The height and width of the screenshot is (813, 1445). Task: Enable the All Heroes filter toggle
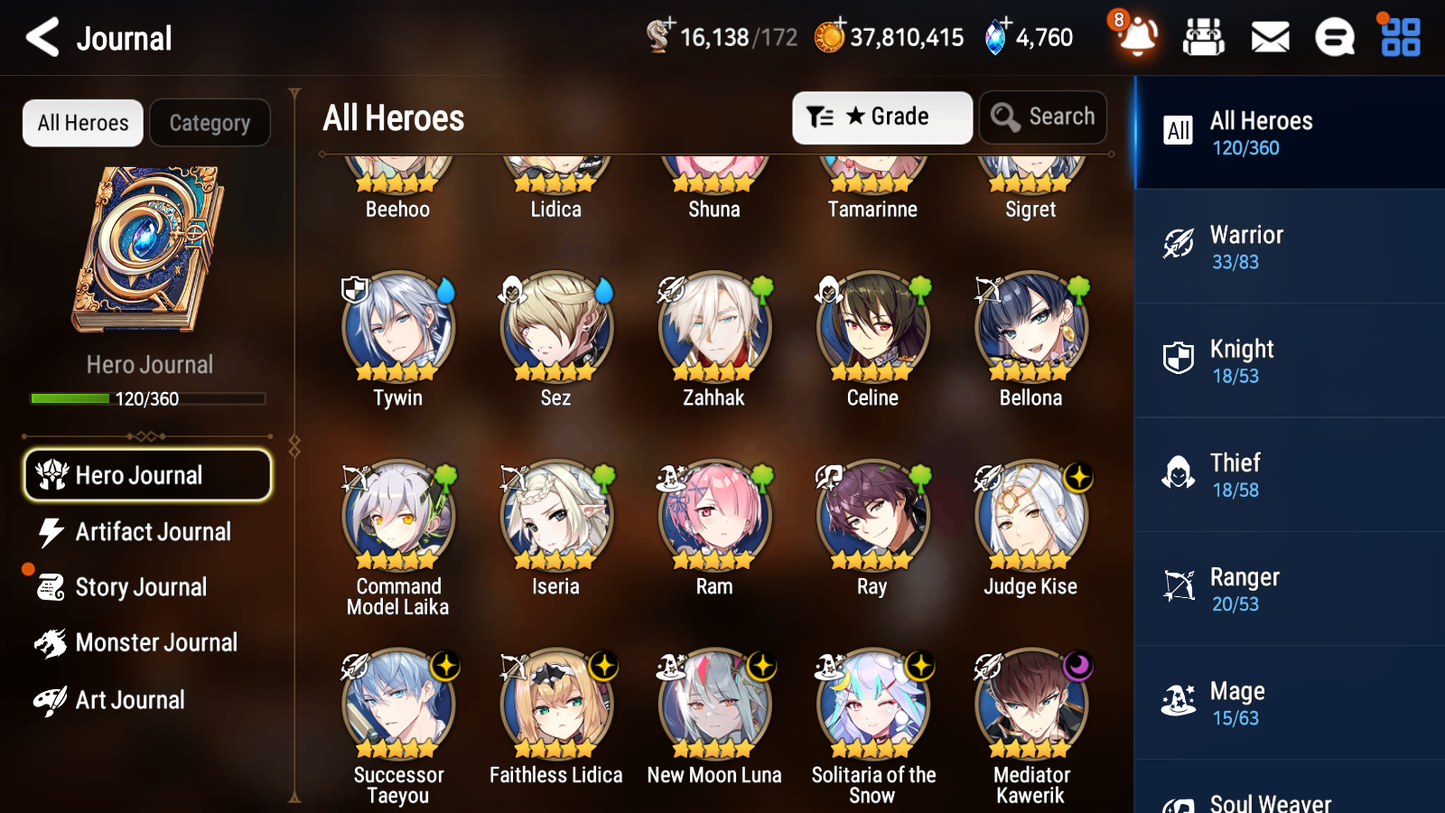(x=82, y=122)
